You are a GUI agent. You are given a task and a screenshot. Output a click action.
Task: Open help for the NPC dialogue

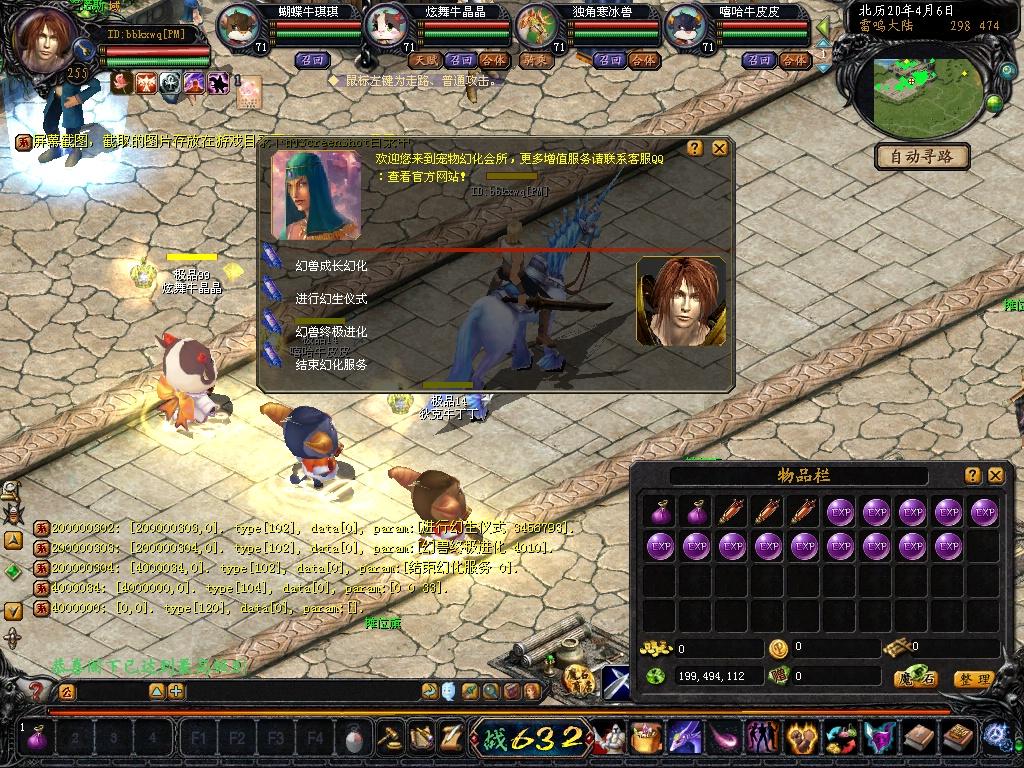[x=695, y=148]
